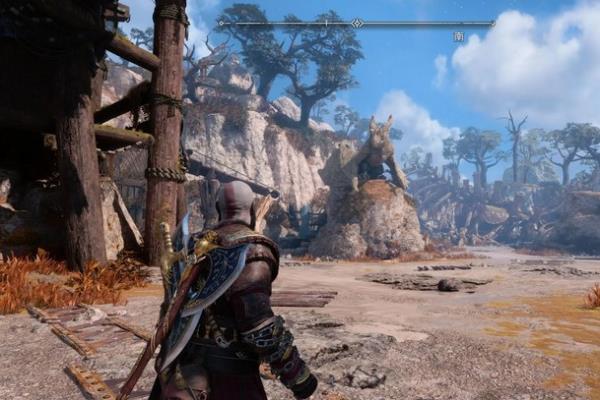Screen dimensions: 600x400
Task: Click the diamond marker on the compass bar
Action: [x=357, y=22]
